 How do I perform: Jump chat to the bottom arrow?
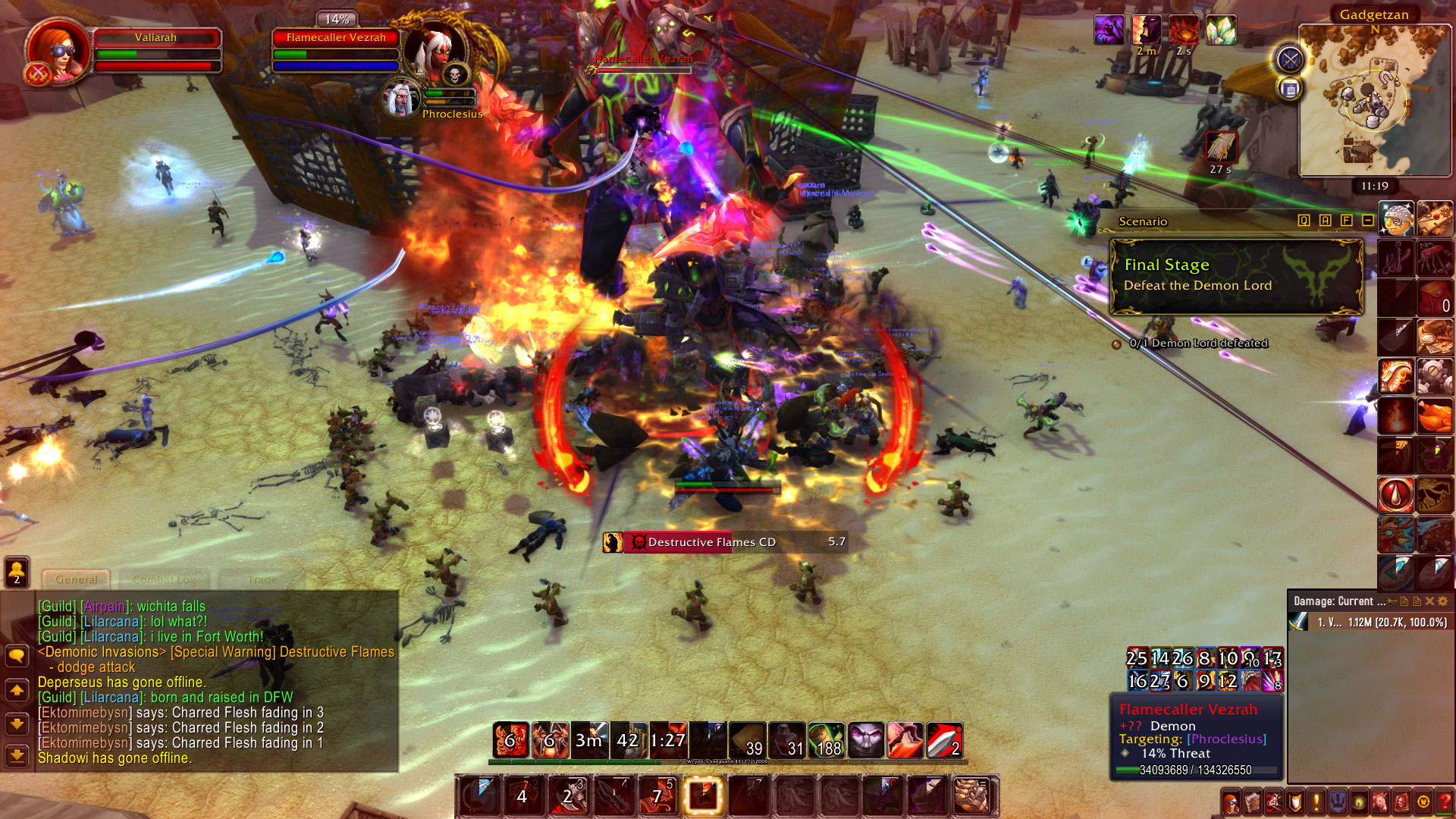[17, 755]
